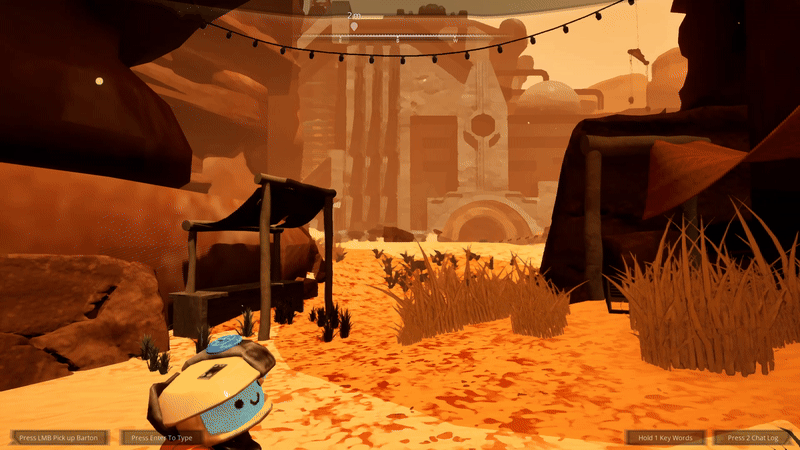Click the compass heading bar
The image size is (800, 450).
[400, 37]
